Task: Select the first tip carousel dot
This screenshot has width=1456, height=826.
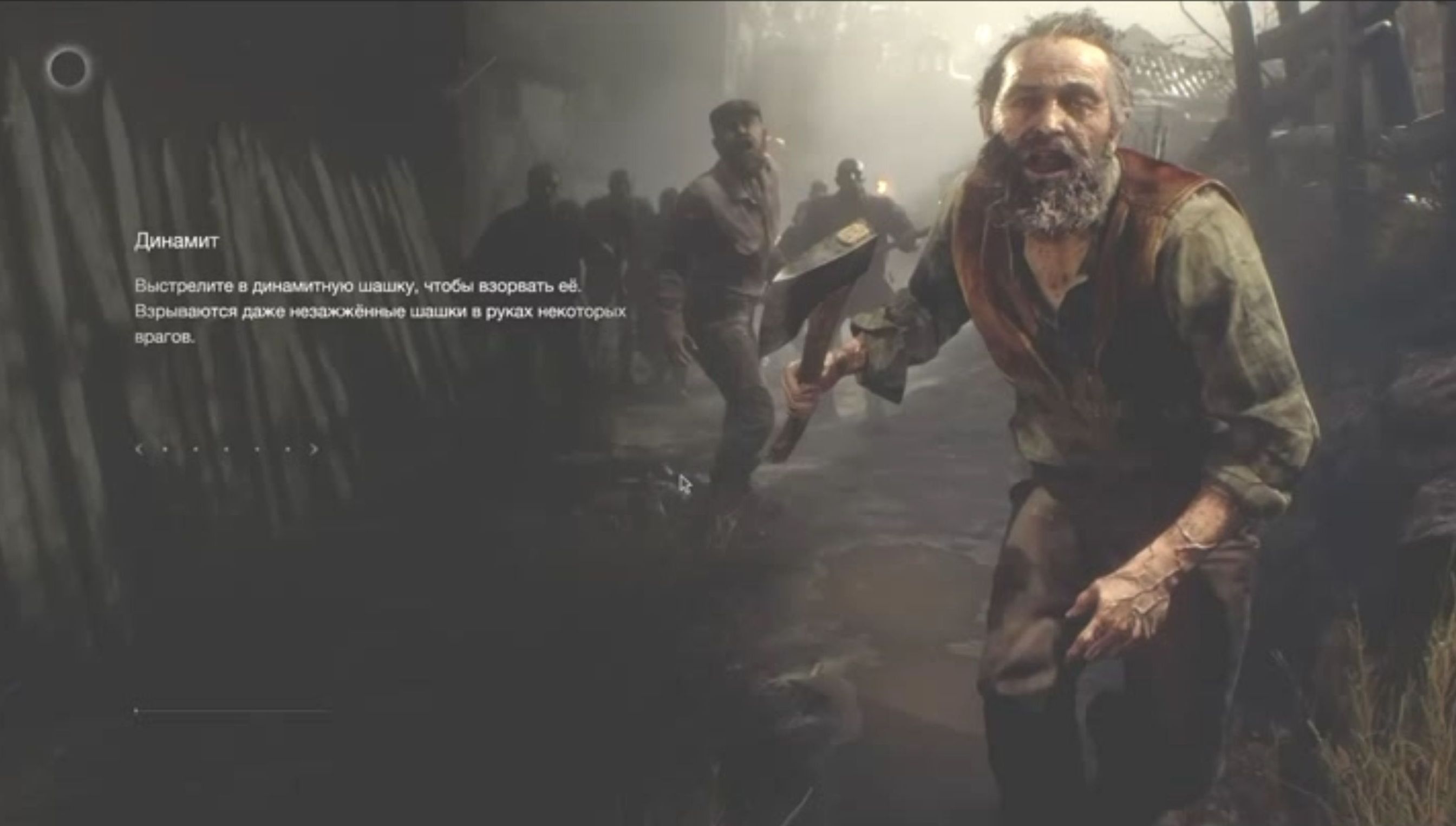Action: [165, 450]
